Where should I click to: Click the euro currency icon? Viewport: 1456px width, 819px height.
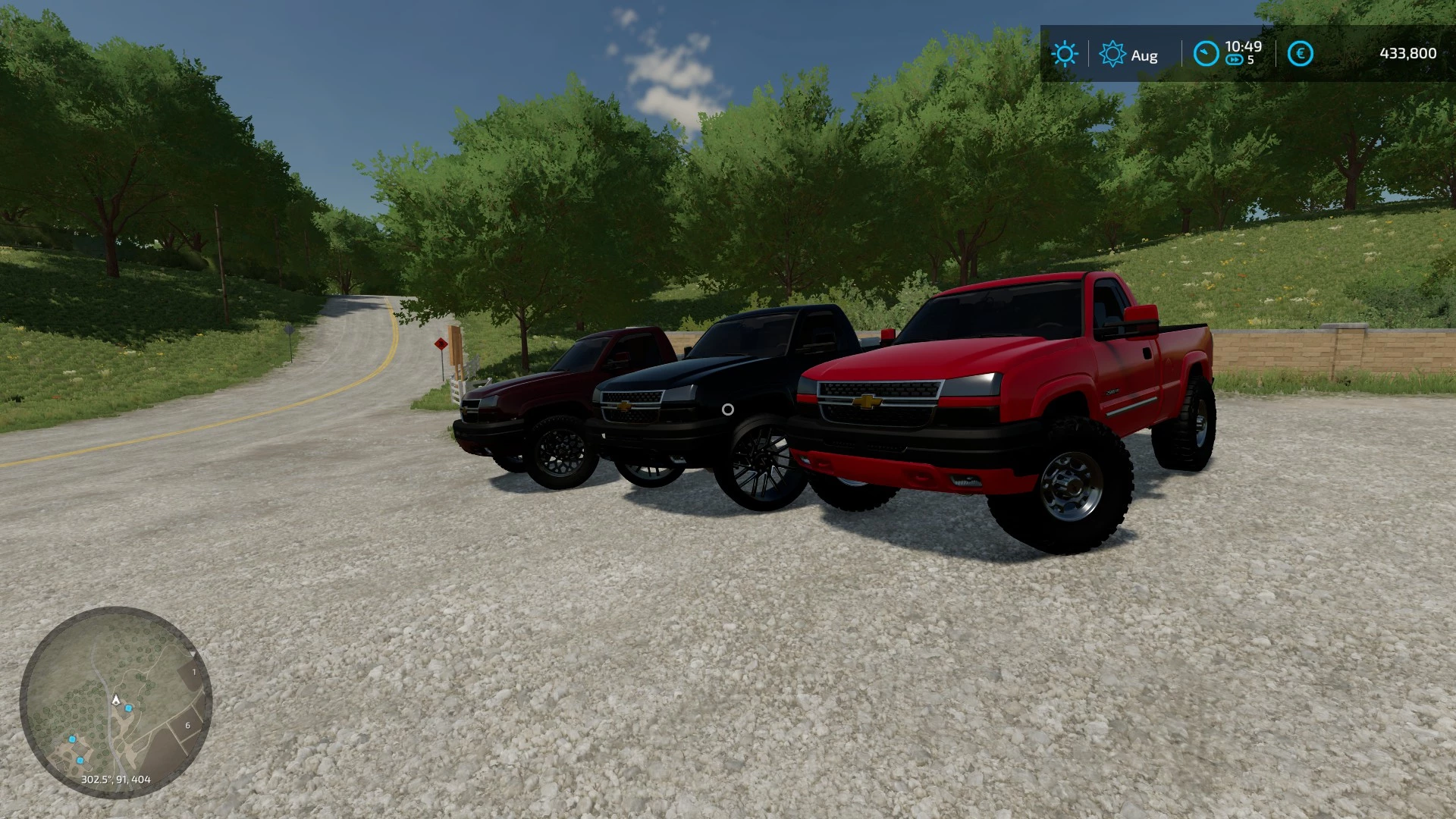(x=1300, y=54)
